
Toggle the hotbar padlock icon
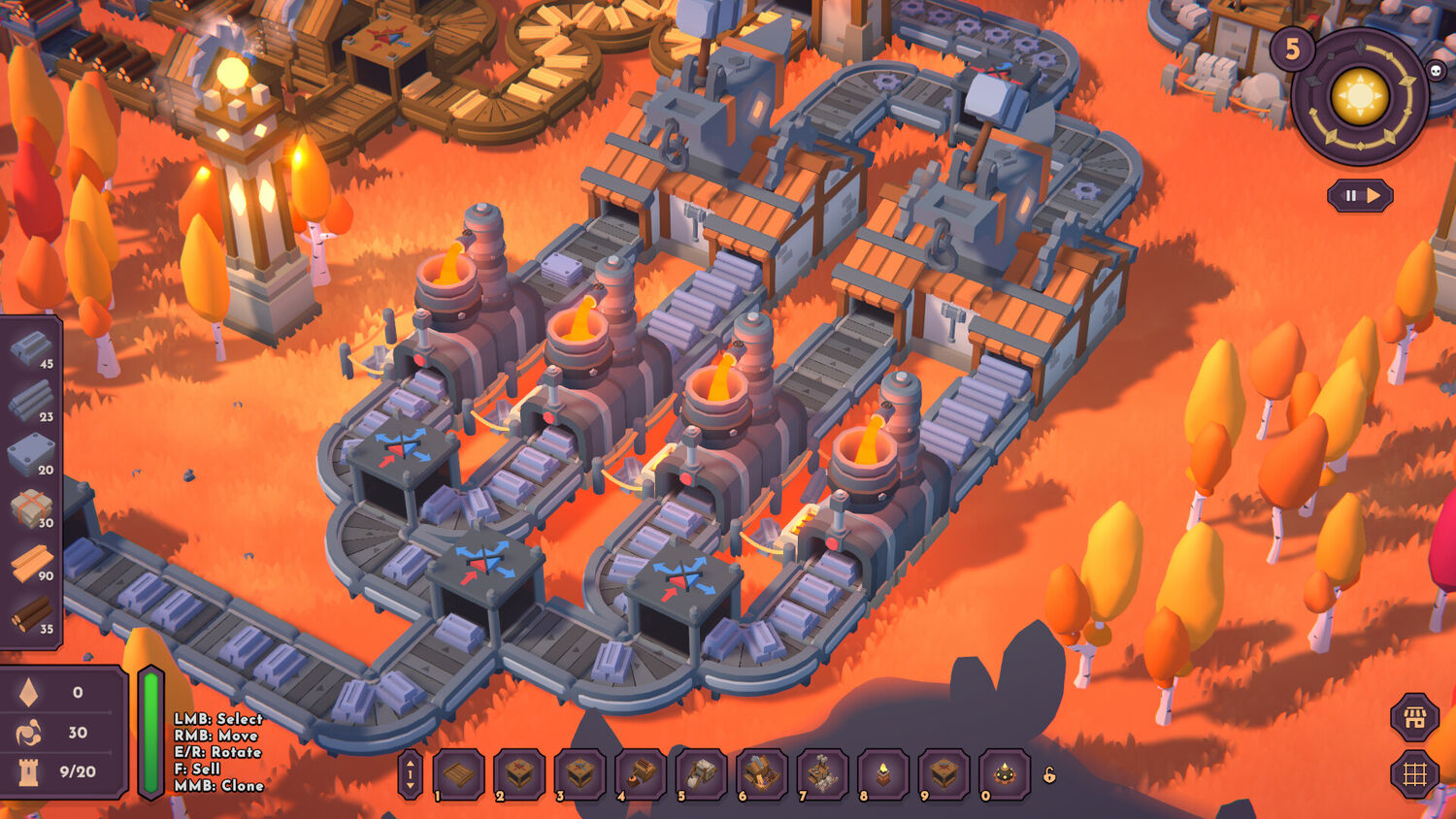click(x=1049, y=775)
